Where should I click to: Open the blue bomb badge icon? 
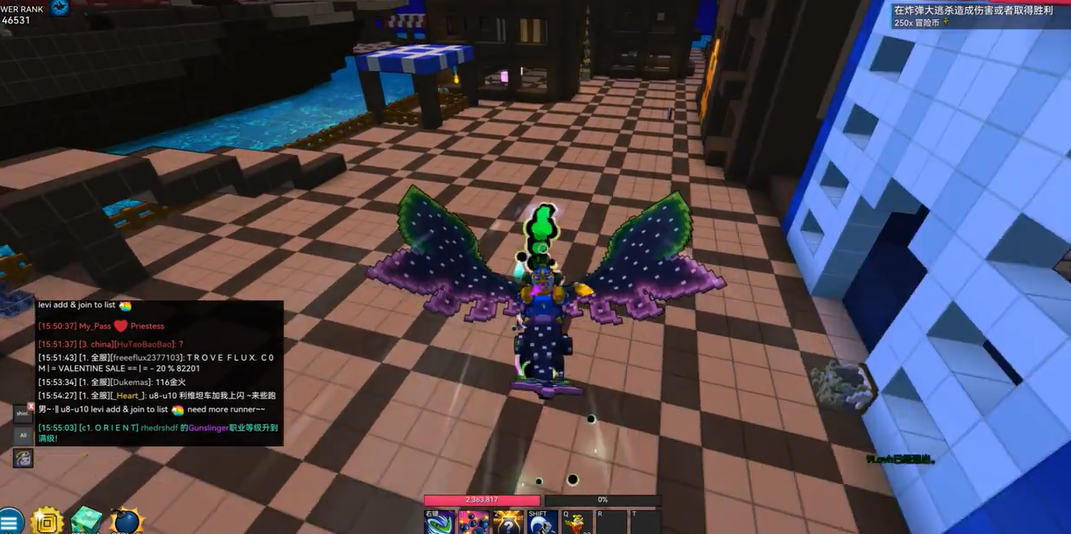[x=126, y=522]
